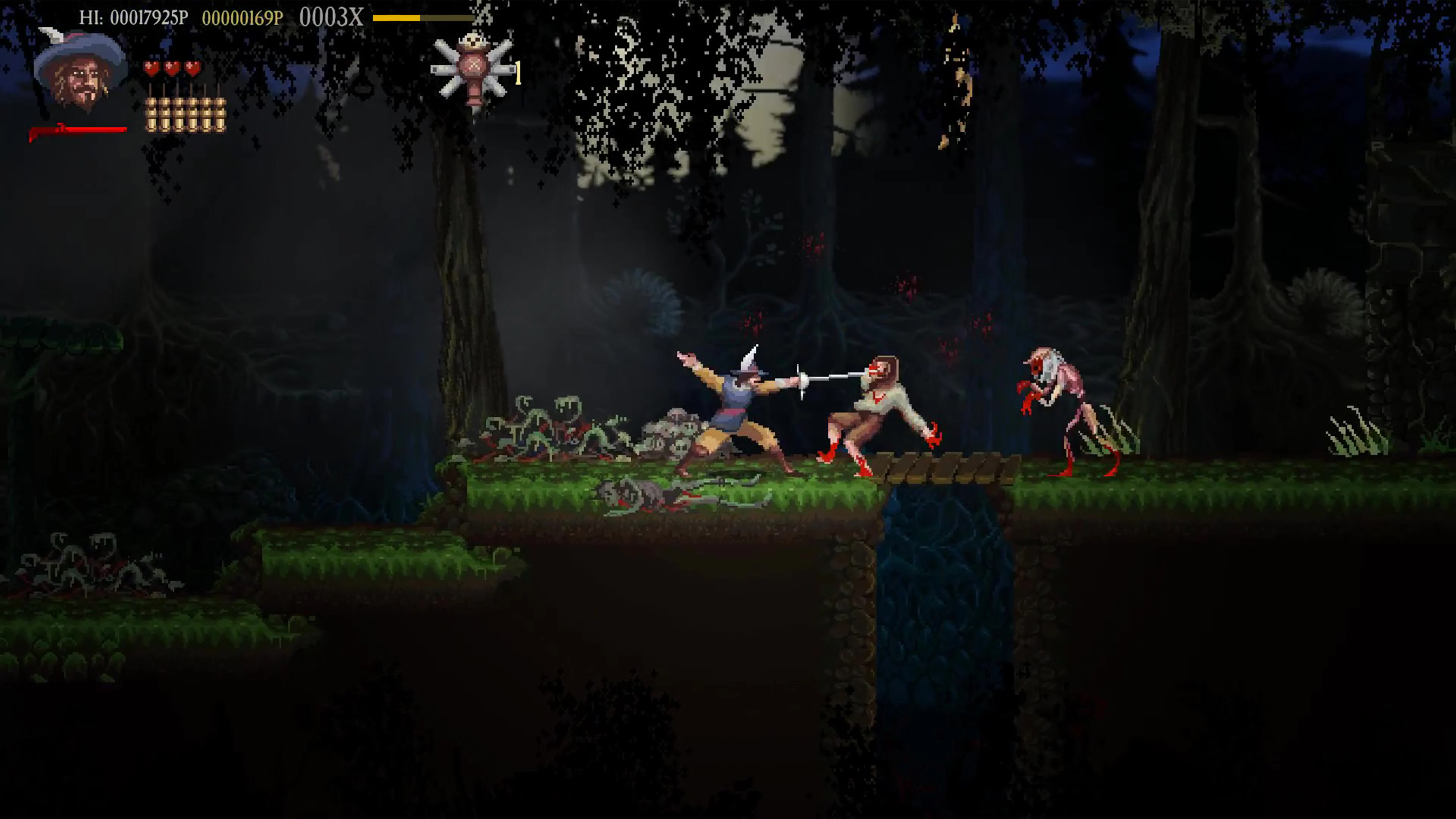Click the middle heart to toggle it
Viewport: 1456px width, 819px height.
coord(172,68)
